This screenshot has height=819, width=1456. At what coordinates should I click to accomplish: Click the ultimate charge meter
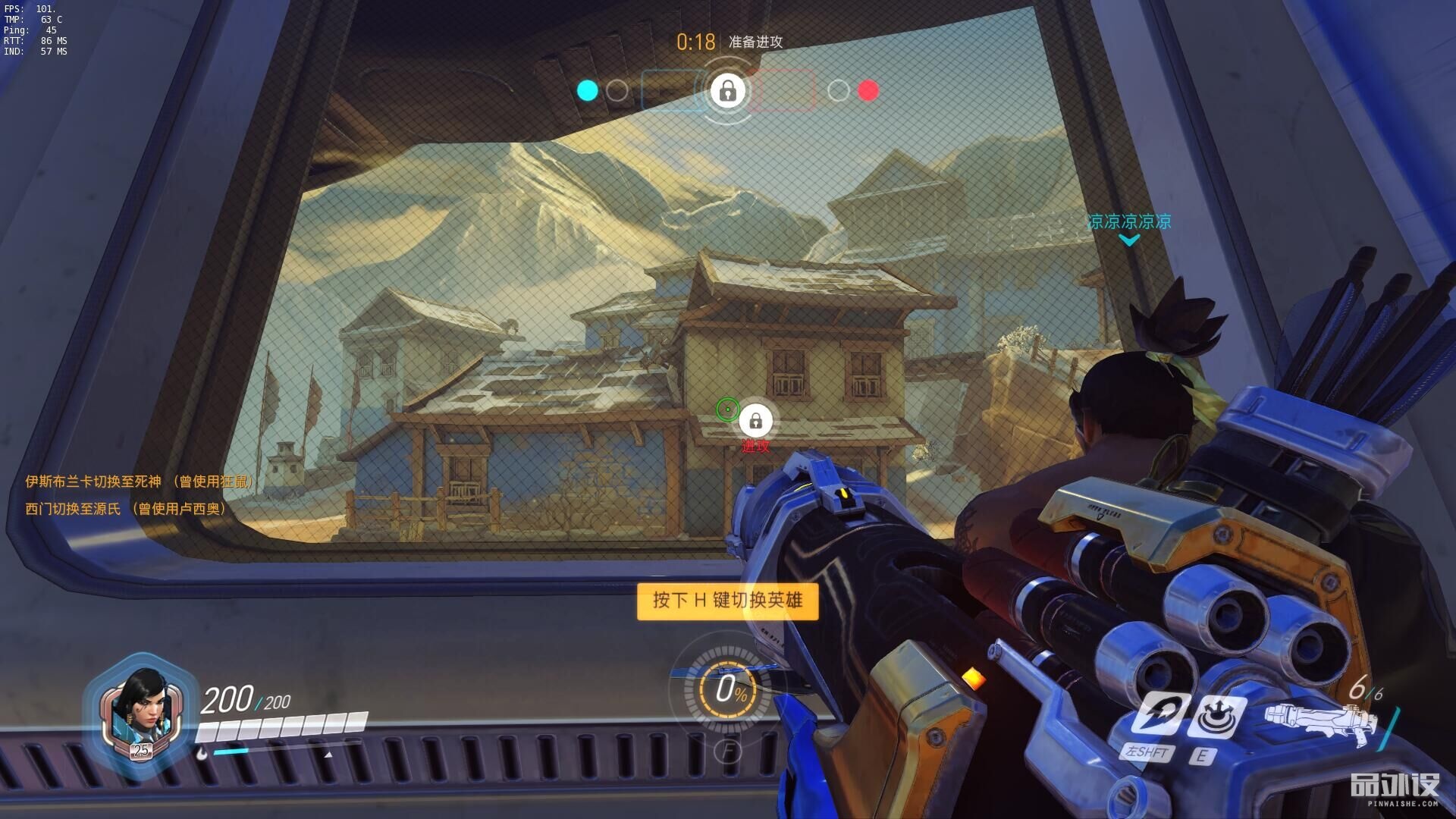(726, 689)
